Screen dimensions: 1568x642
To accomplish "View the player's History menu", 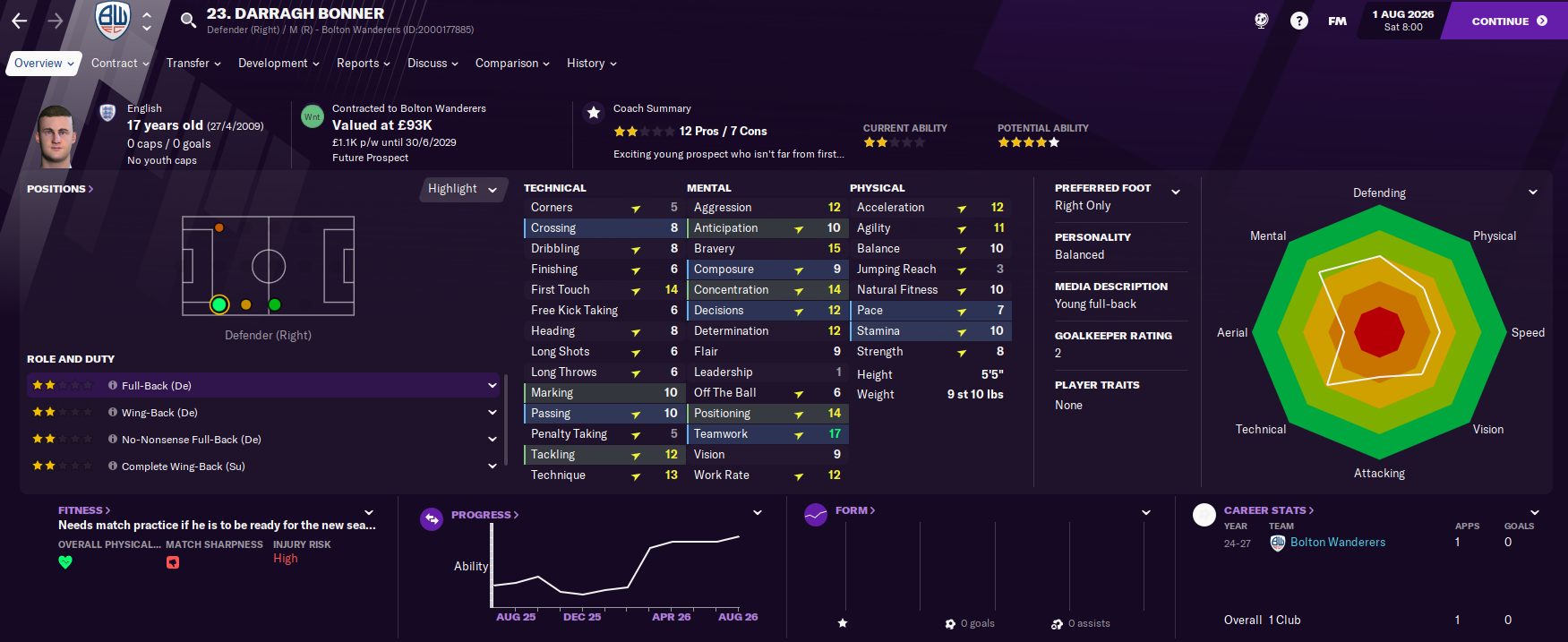I will pos(591,64).
